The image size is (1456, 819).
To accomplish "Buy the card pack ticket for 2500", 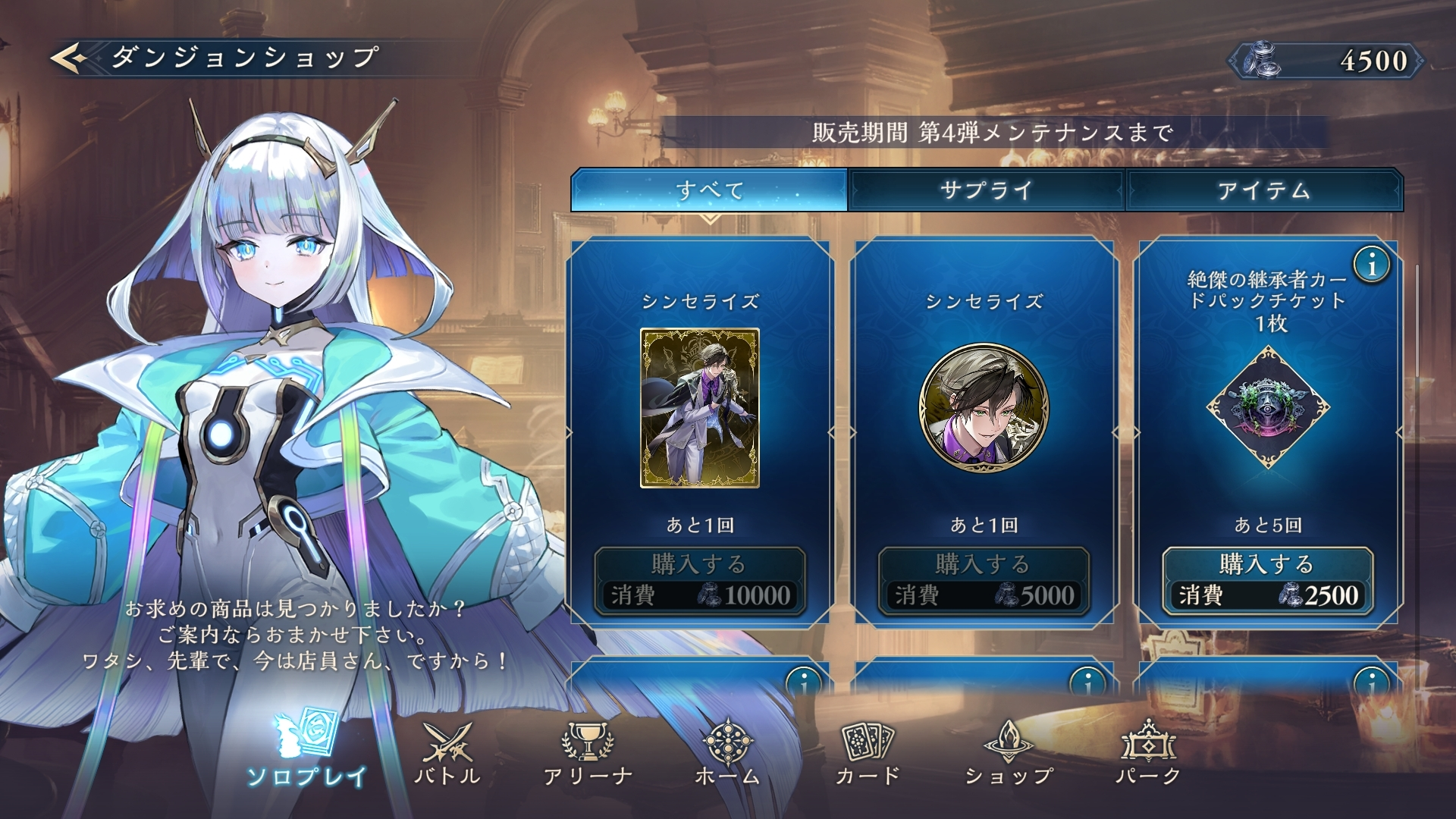I will pos(1267,580).
